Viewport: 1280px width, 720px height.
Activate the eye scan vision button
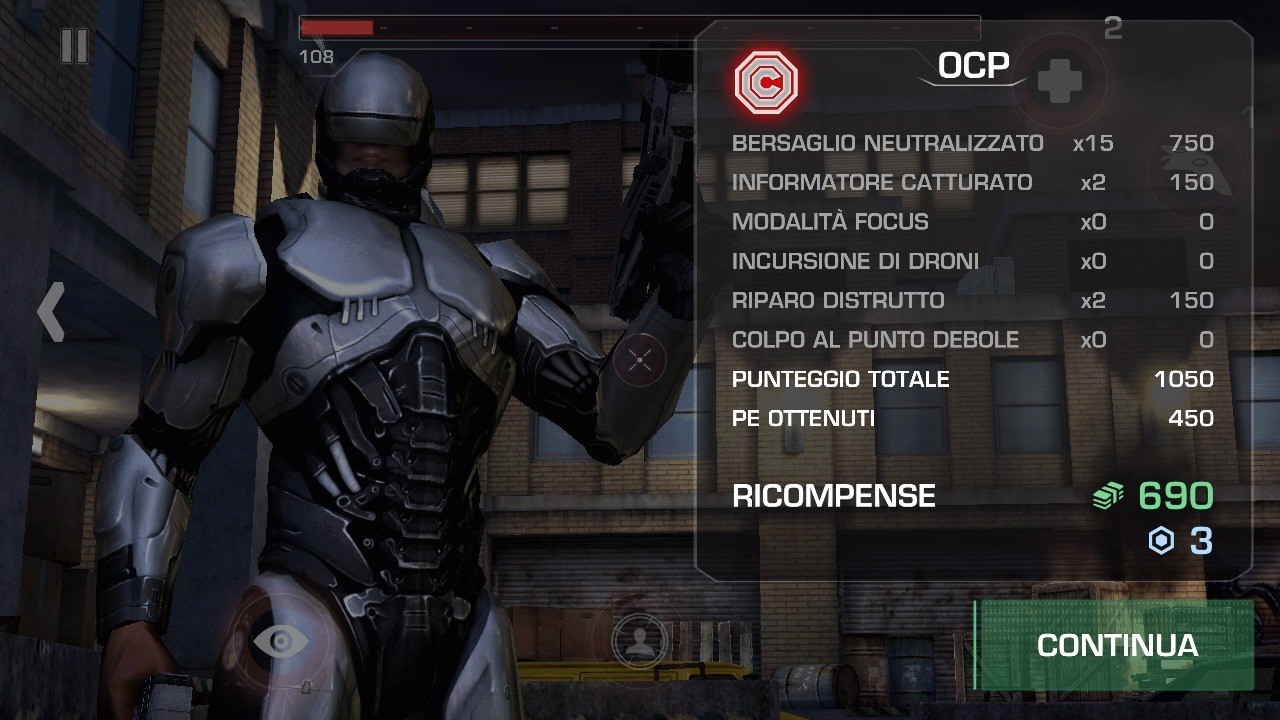coord(280,640)
